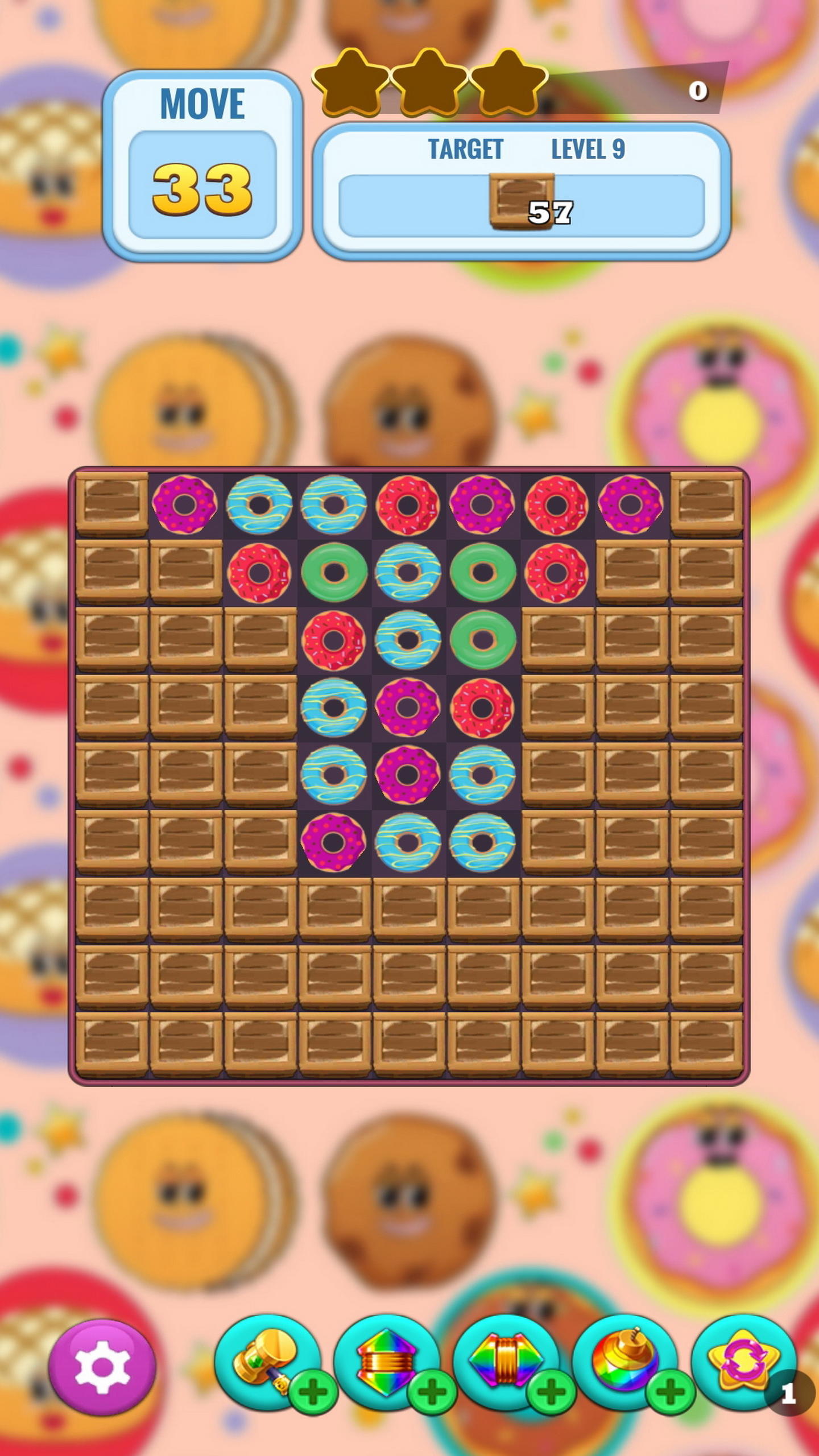
Task: Click the score counter showing 0
Action: [698, 90]
